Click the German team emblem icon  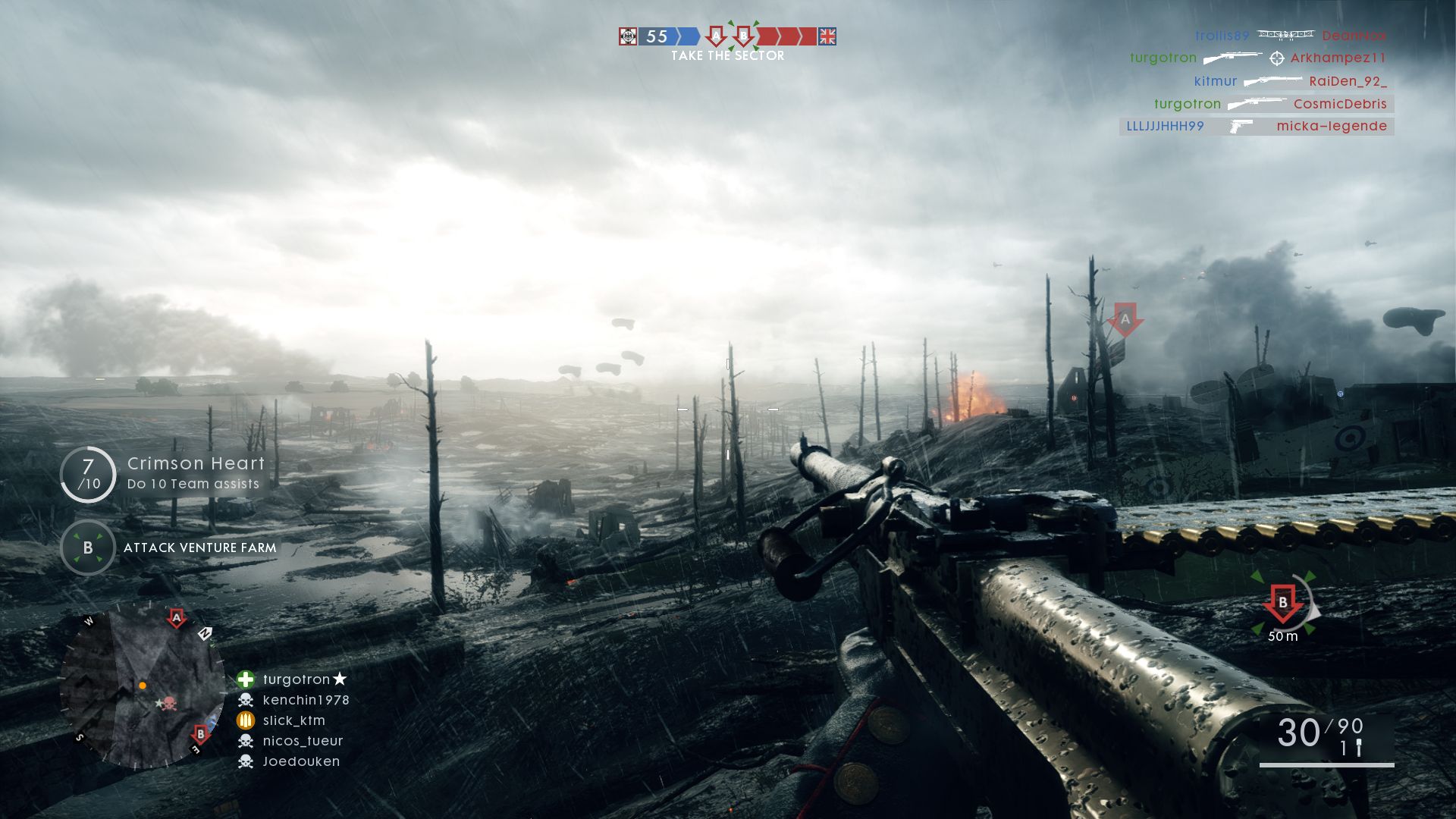coord(628,36)
